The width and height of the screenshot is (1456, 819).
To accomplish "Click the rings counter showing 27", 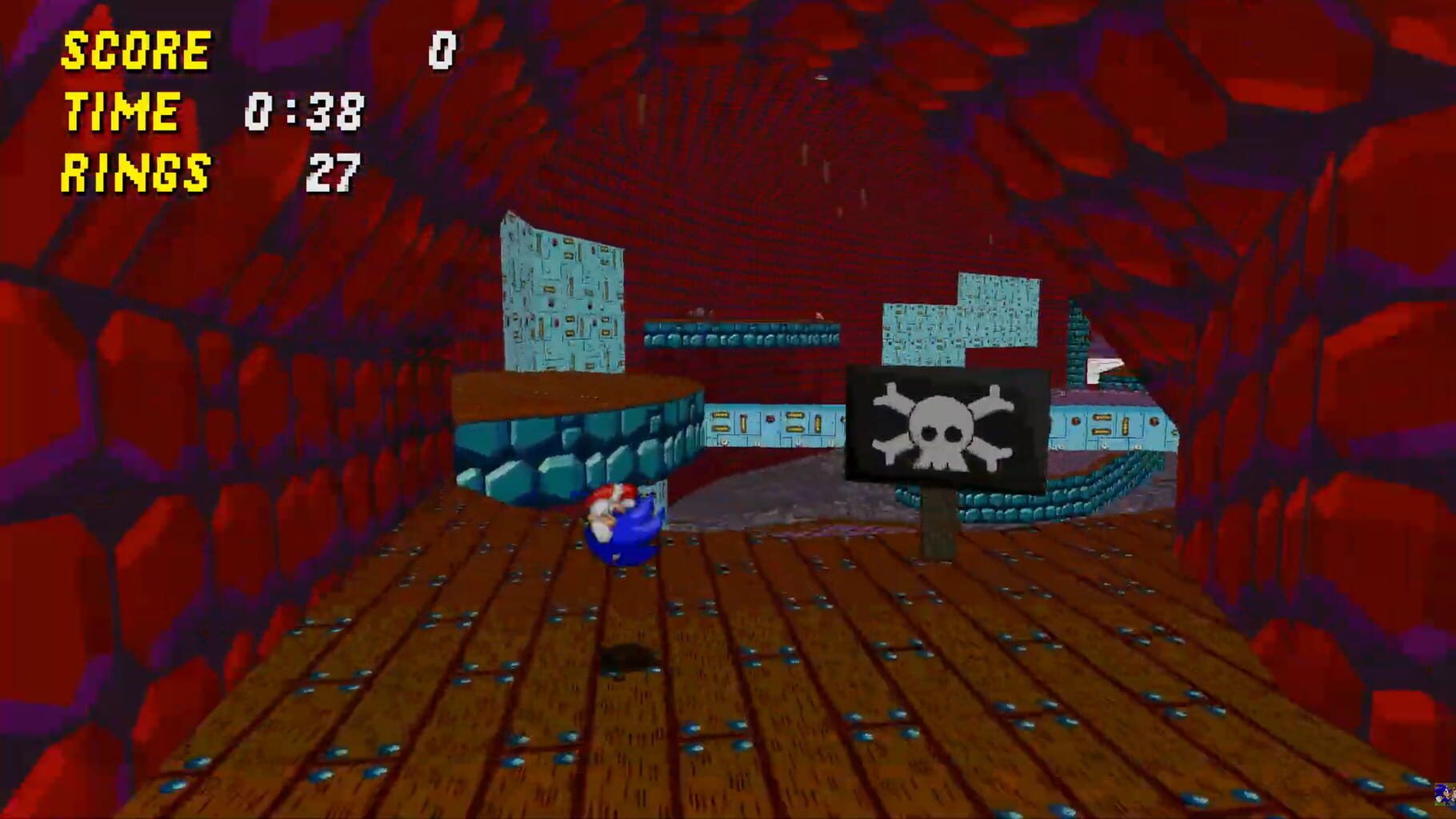I will coord(336,170).
